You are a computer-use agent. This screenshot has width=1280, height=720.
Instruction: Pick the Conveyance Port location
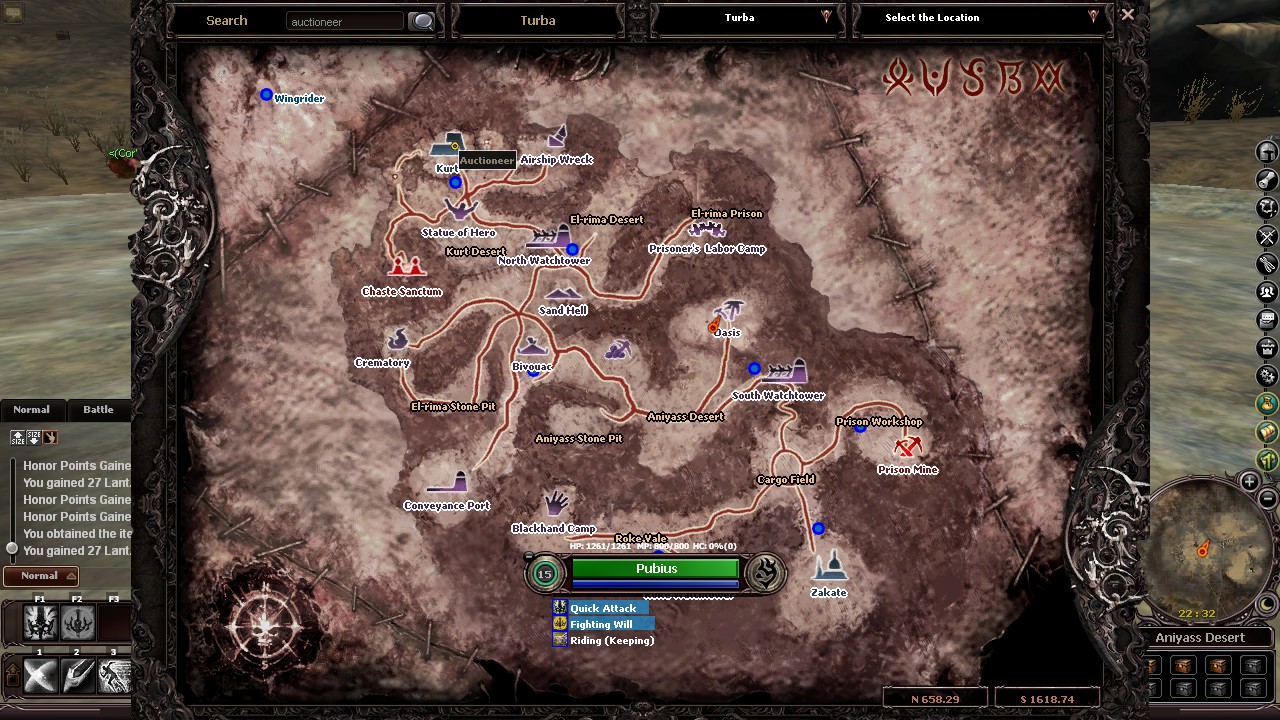click(449, 484)
